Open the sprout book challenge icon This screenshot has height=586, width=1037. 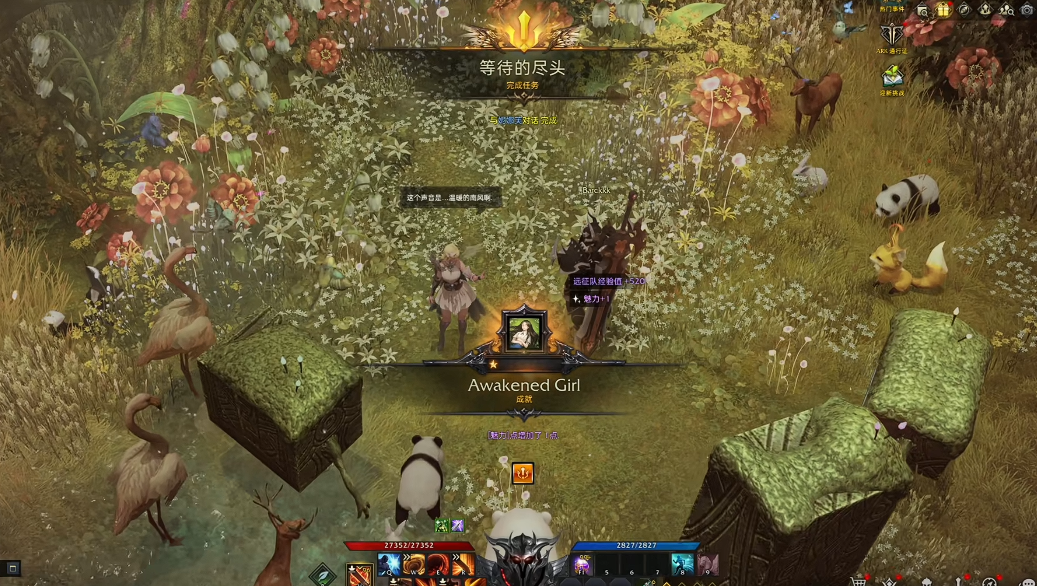tap(892, 75)
